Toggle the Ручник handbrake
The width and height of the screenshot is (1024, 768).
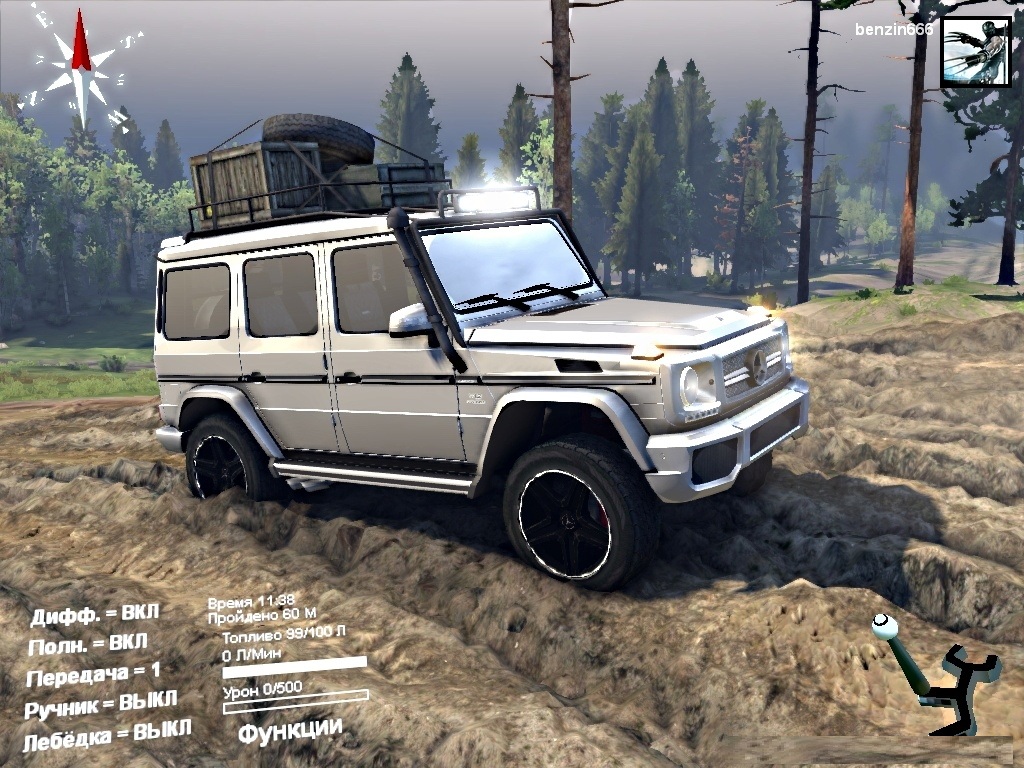coord(102,703)
